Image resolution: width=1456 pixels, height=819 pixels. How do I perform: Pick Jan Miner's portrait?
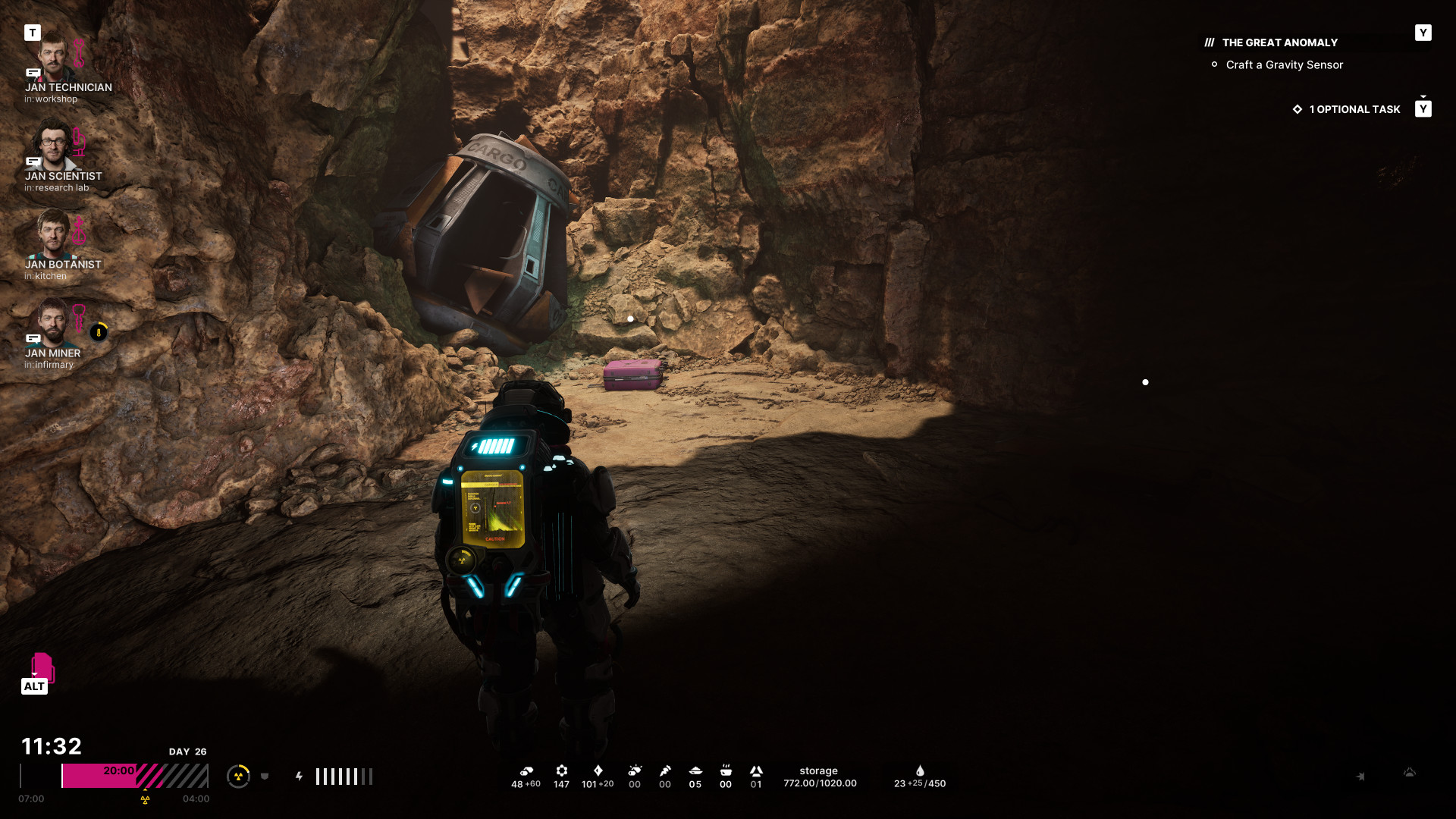point(53,322)
